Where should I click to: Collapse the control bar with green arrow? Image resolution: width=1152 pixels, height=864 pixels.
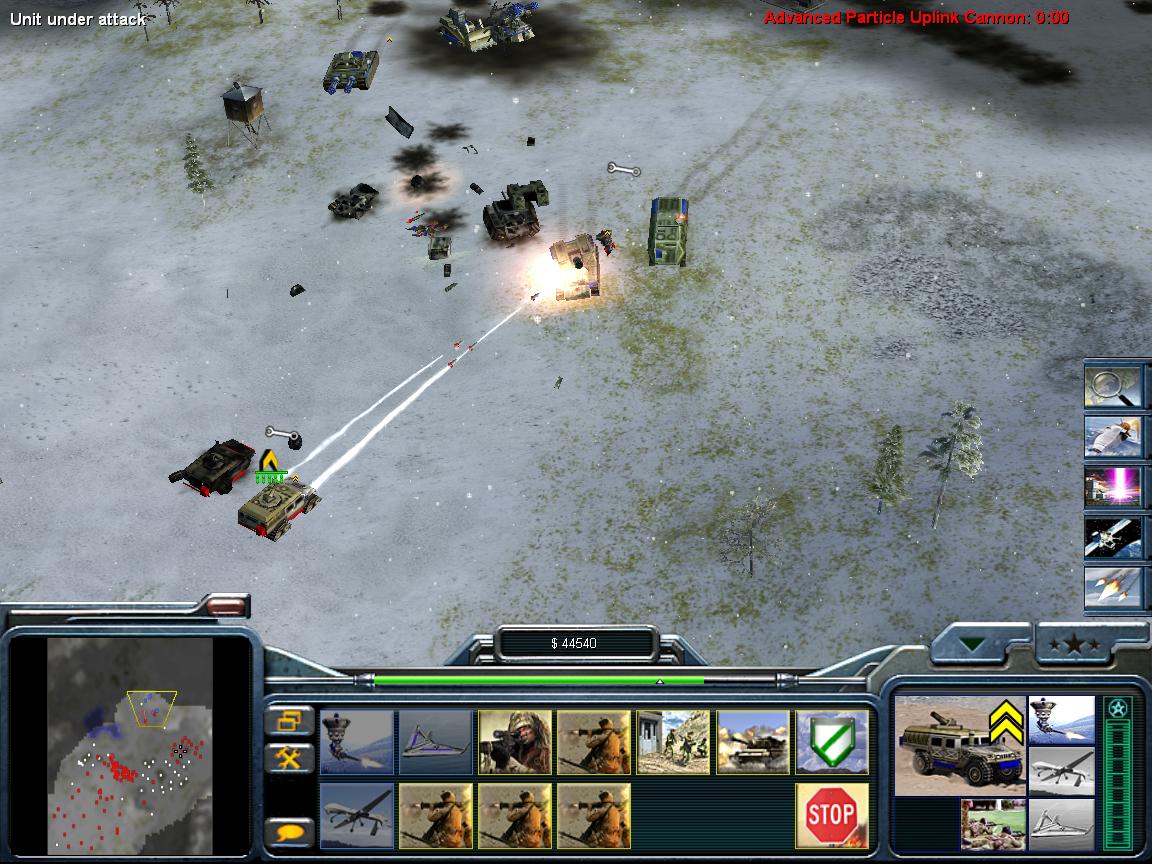click(x=973, y=645)
